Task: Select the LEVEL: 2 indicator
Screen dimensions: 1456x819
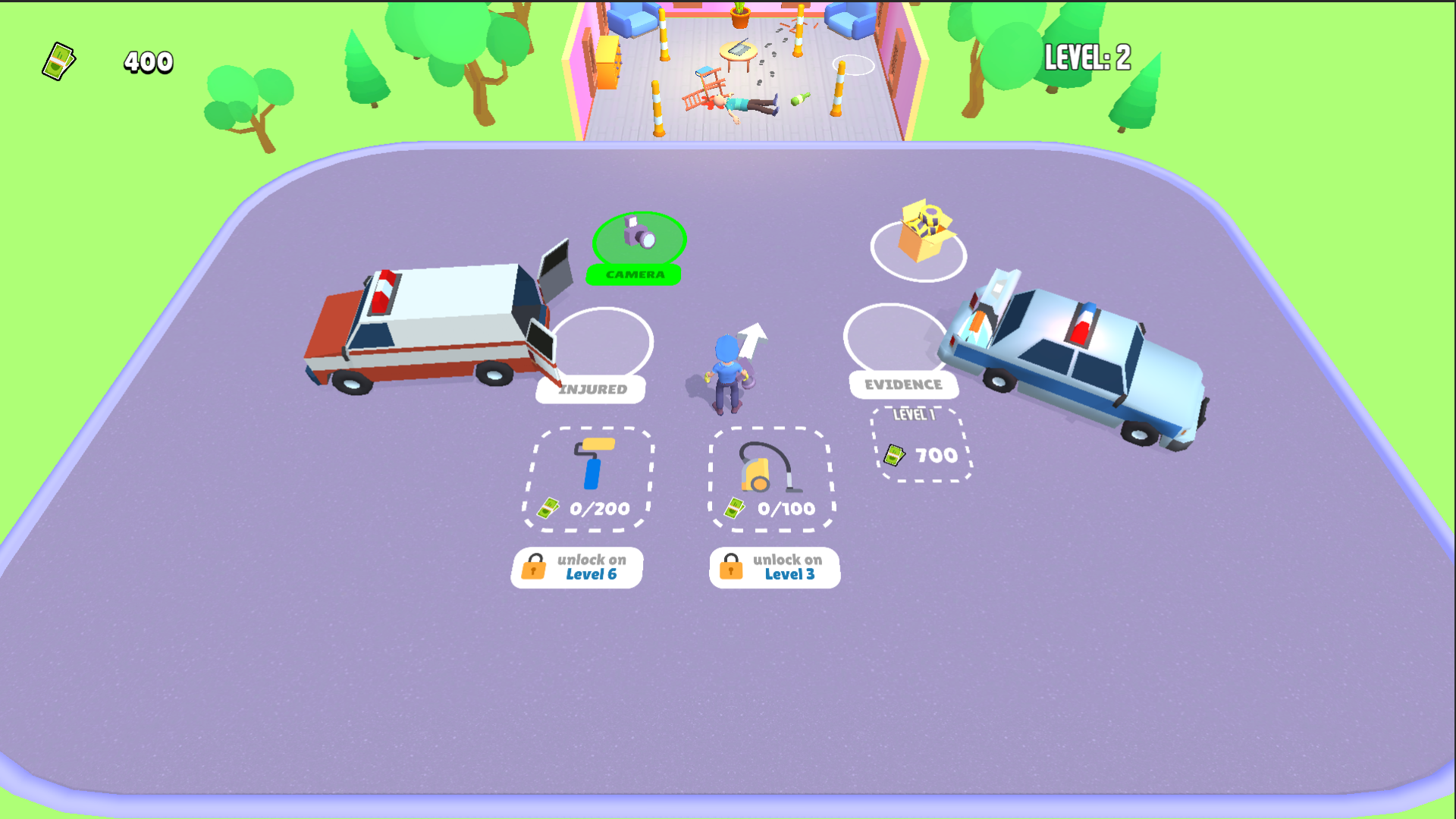Action: 1086,56
